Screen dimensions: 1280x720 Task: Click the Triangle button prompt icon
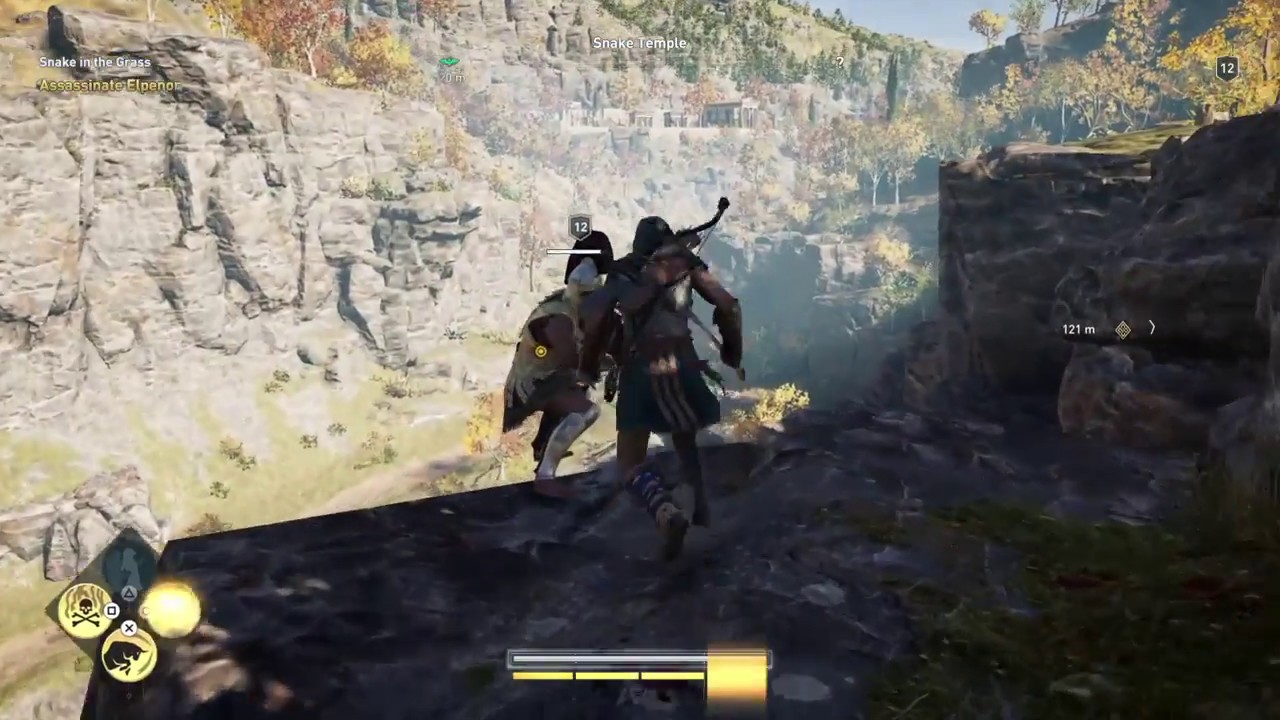point(129,593)
